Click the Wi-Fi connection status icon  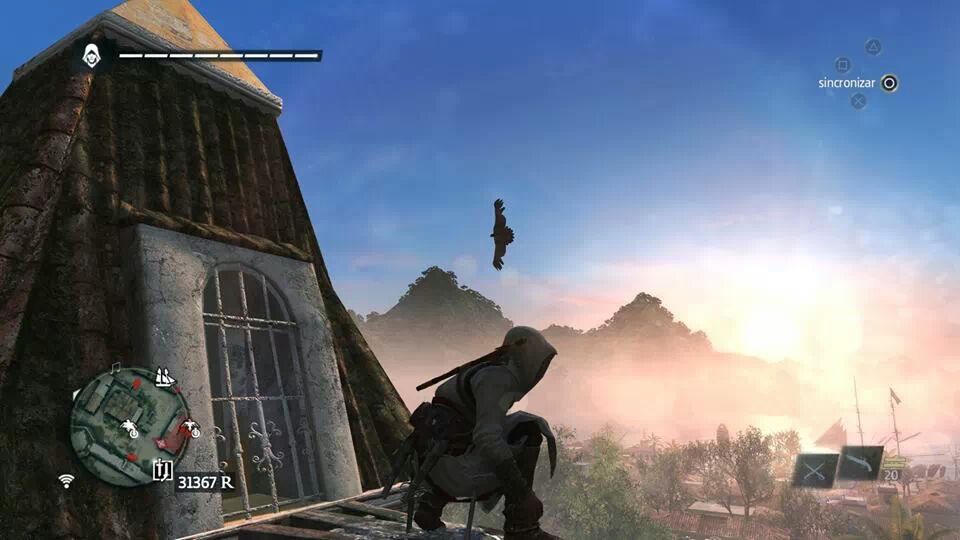(66, 480)
